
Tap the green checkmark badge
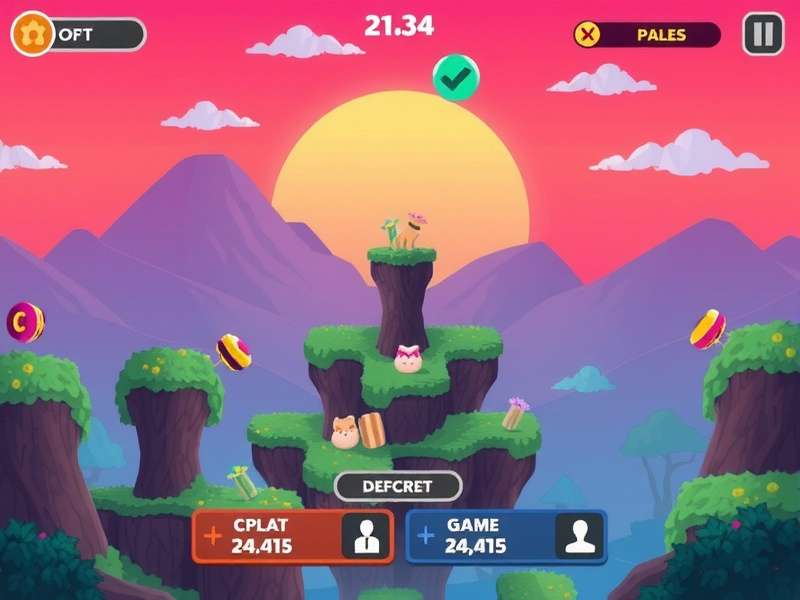(456, 78)
